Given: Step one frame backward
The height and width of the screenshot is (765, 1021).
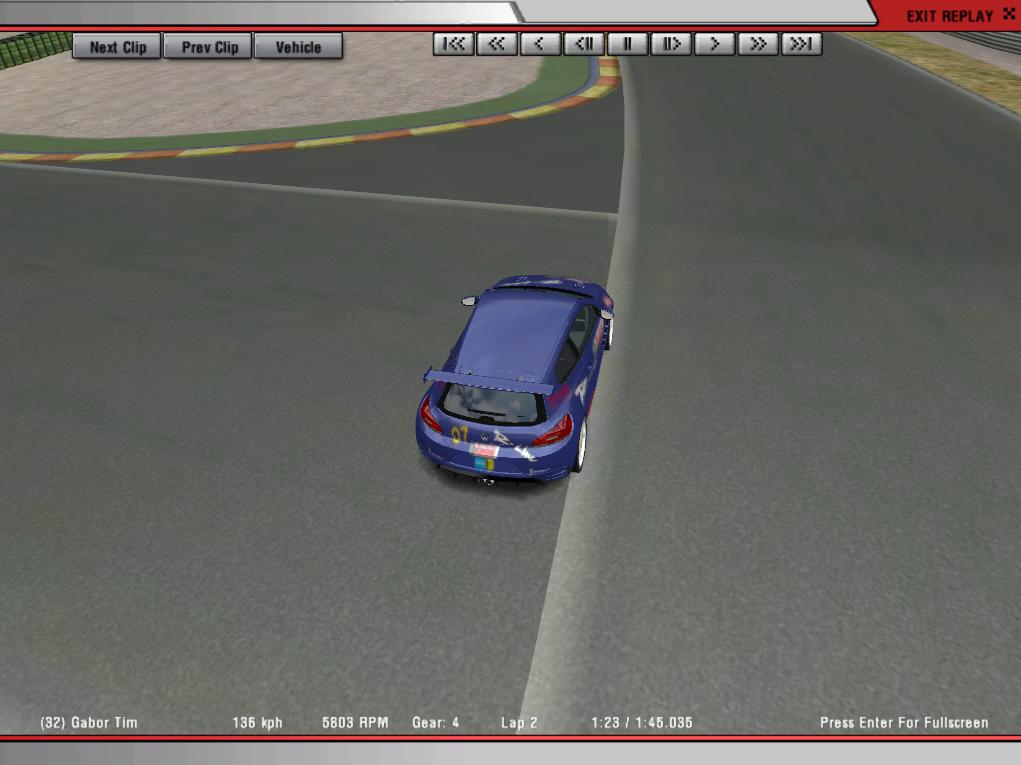Looking at the screenshot, I should 584,44.
